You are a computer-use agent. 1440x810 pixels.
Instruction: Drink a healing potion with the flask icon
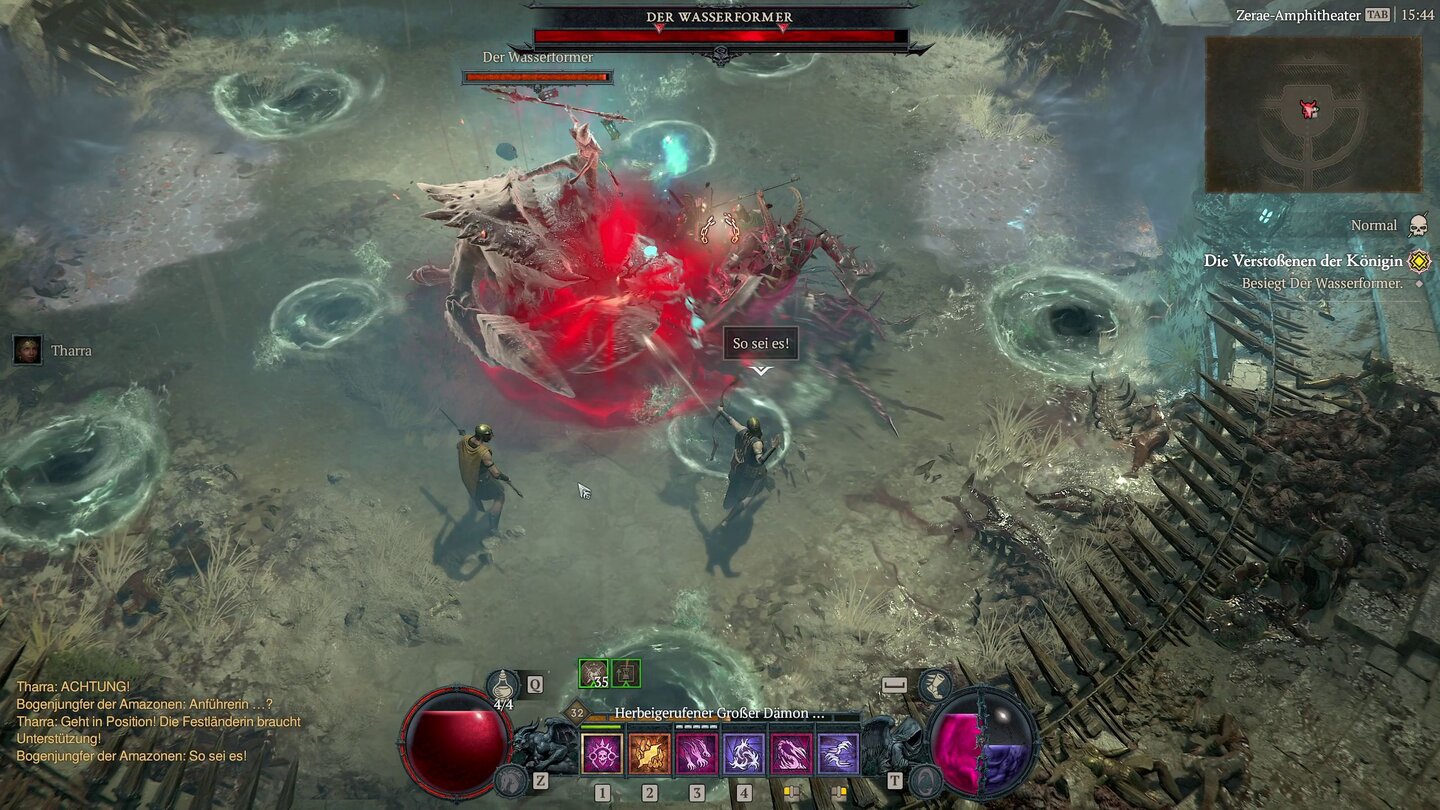(501, 684)
